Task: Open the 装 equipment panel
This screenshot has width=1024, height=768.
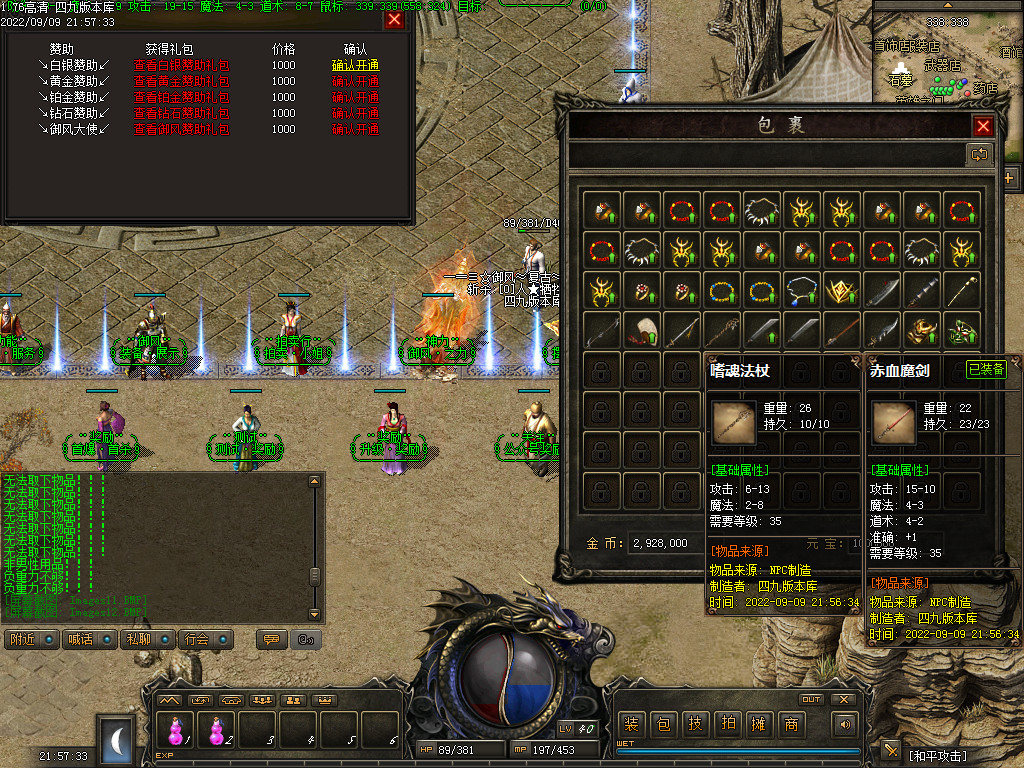Action: click(631, 725)
